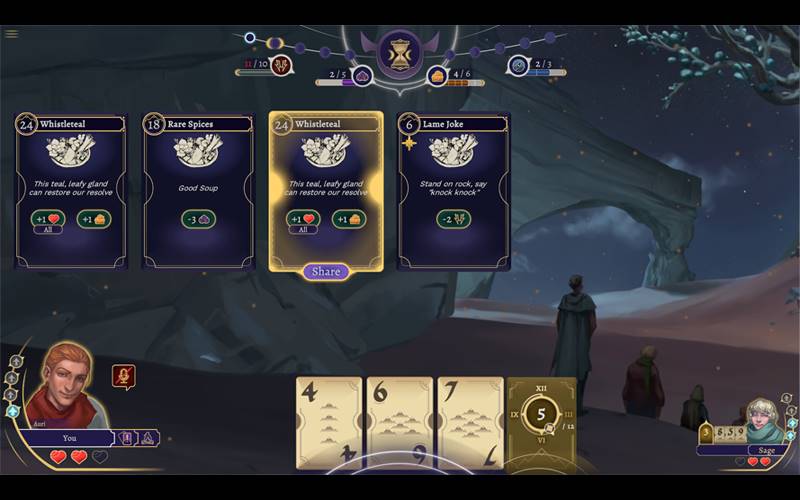The image size is (800, 500).
Task: Choose the Lame Joke card
Action: [453, 190]
